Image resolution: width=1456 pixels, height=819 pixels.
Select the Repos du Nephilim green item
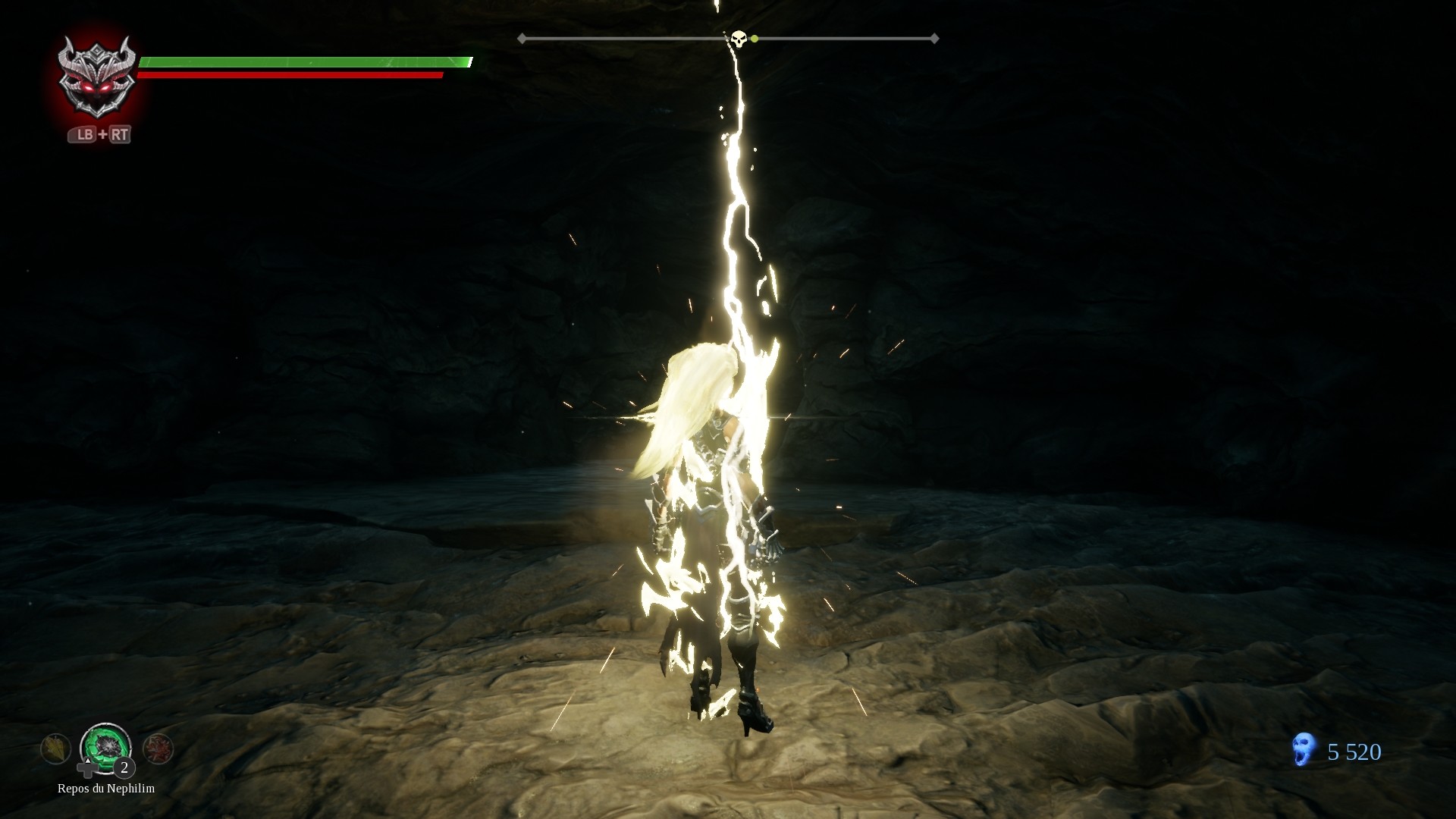105,747
